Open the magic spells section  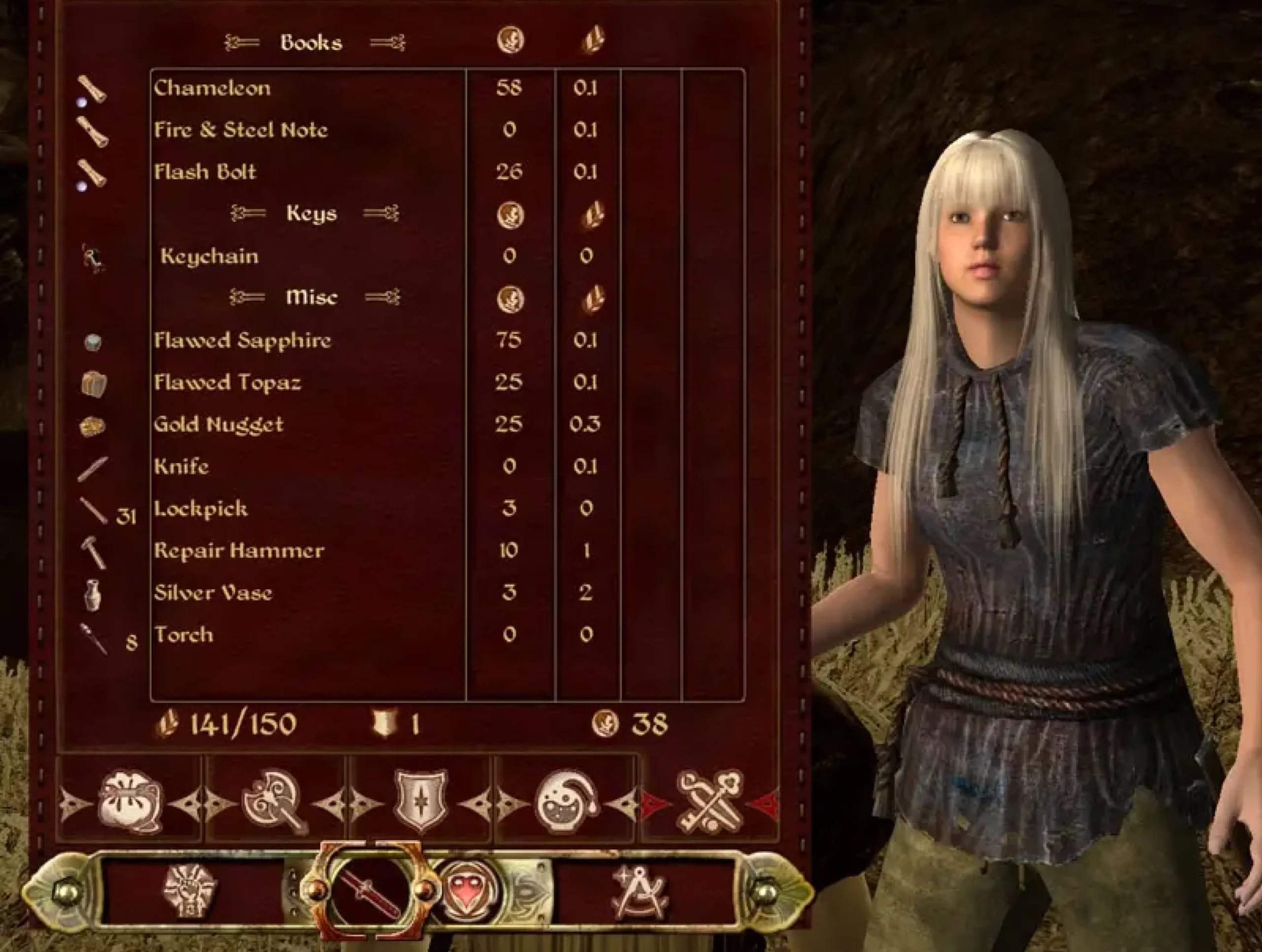(x=469, y=890)
